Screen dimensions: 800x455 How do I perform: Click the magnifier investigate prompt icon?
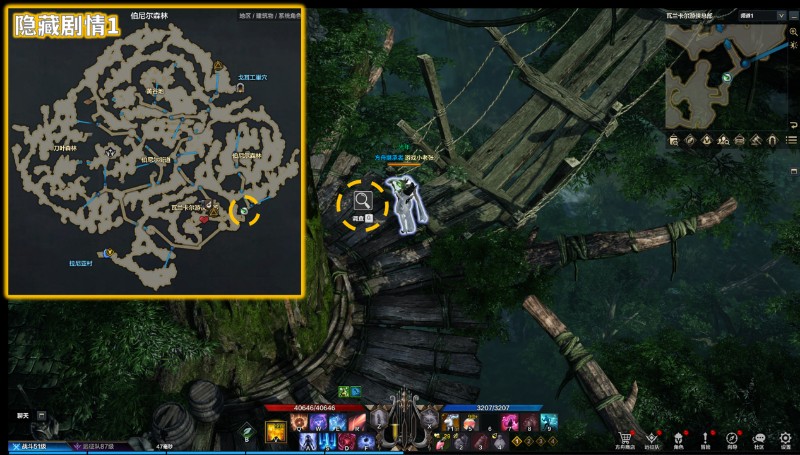click(x=360, y=201)
